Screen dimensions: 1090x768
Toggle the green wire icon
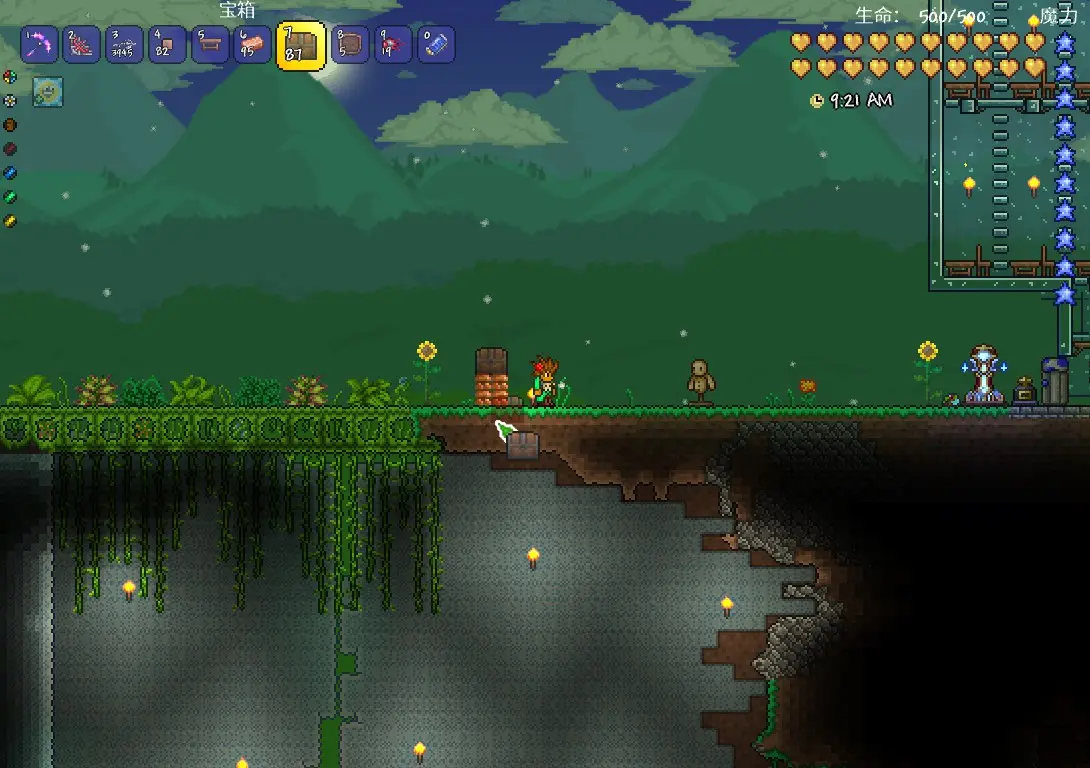coord(10,197)
